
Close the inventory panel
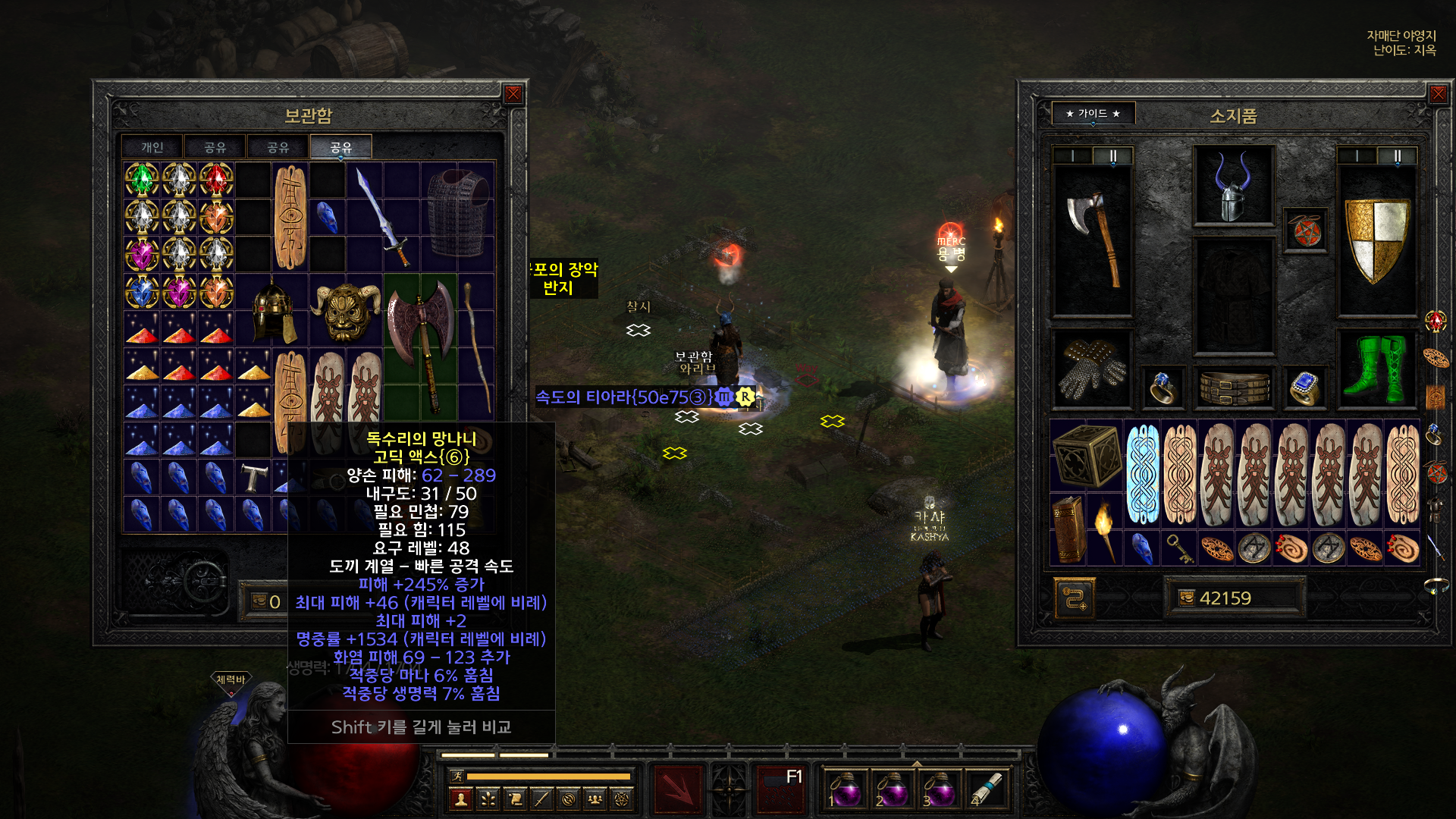pyautogui.click(x=1438, y=94)
